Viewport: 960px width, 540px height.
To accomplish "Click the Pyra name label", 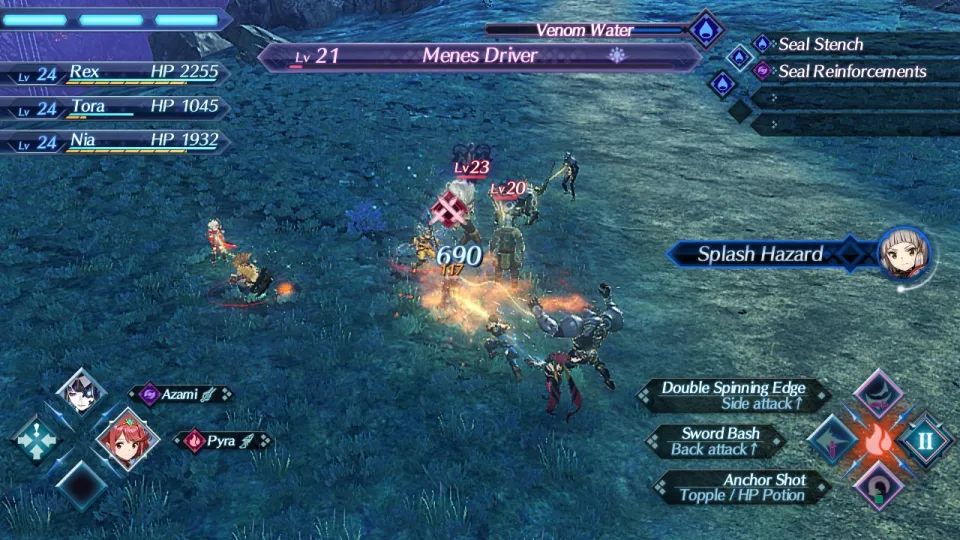I will click(x=223, y=440).
